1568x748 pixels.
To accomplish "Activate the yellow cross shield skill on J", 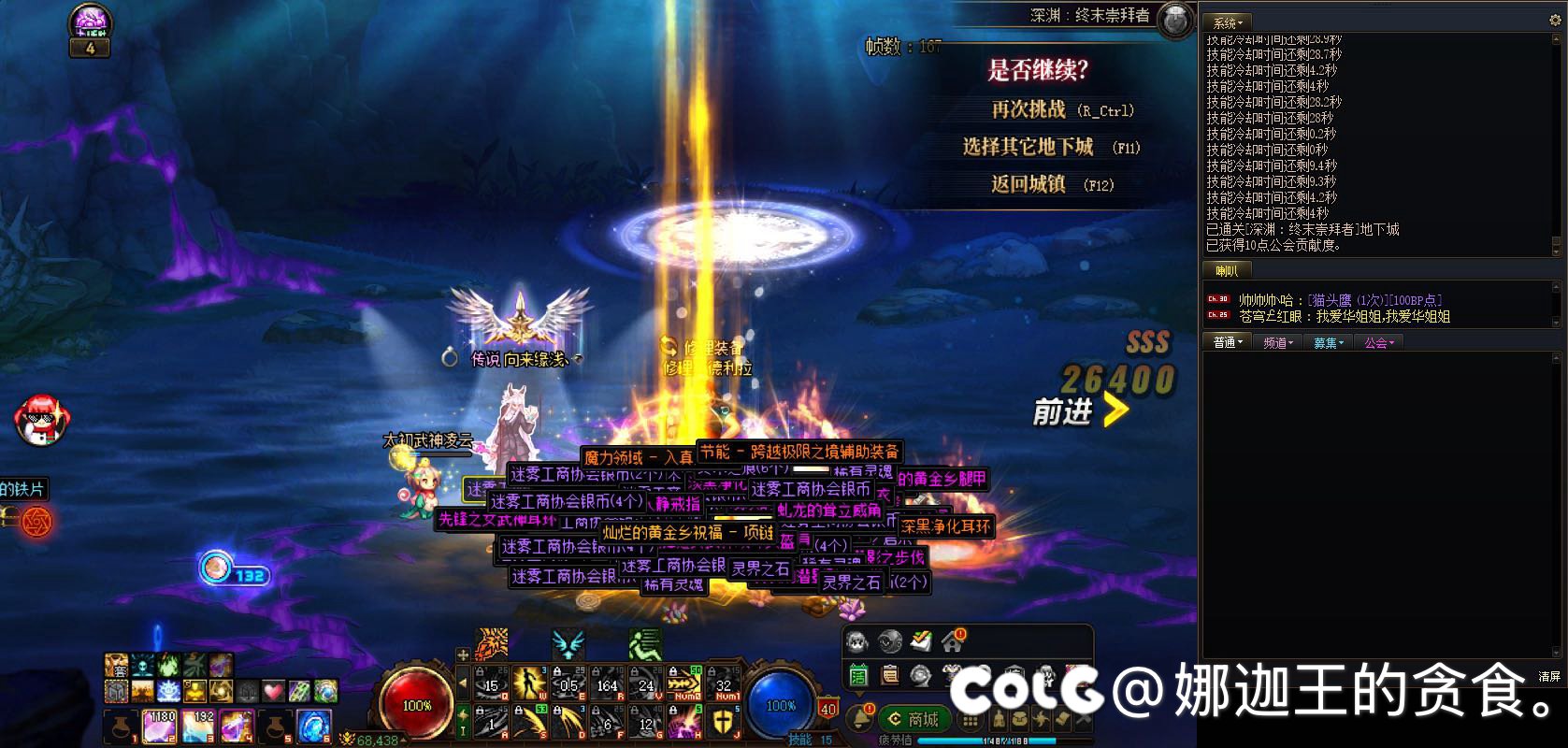I will point(724,722).
